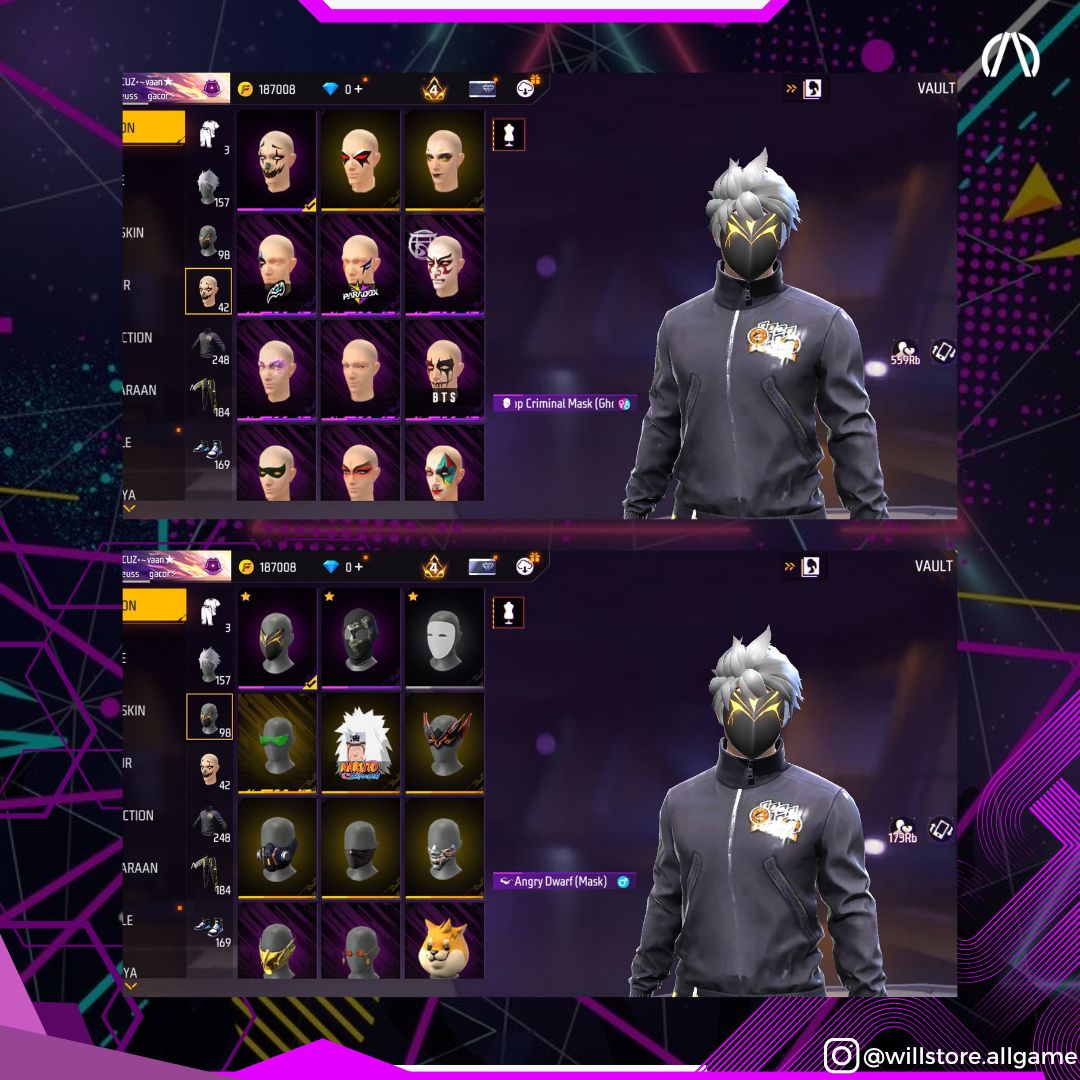
Task: Select the clown face paint item
Action: (x=276, y=160)
